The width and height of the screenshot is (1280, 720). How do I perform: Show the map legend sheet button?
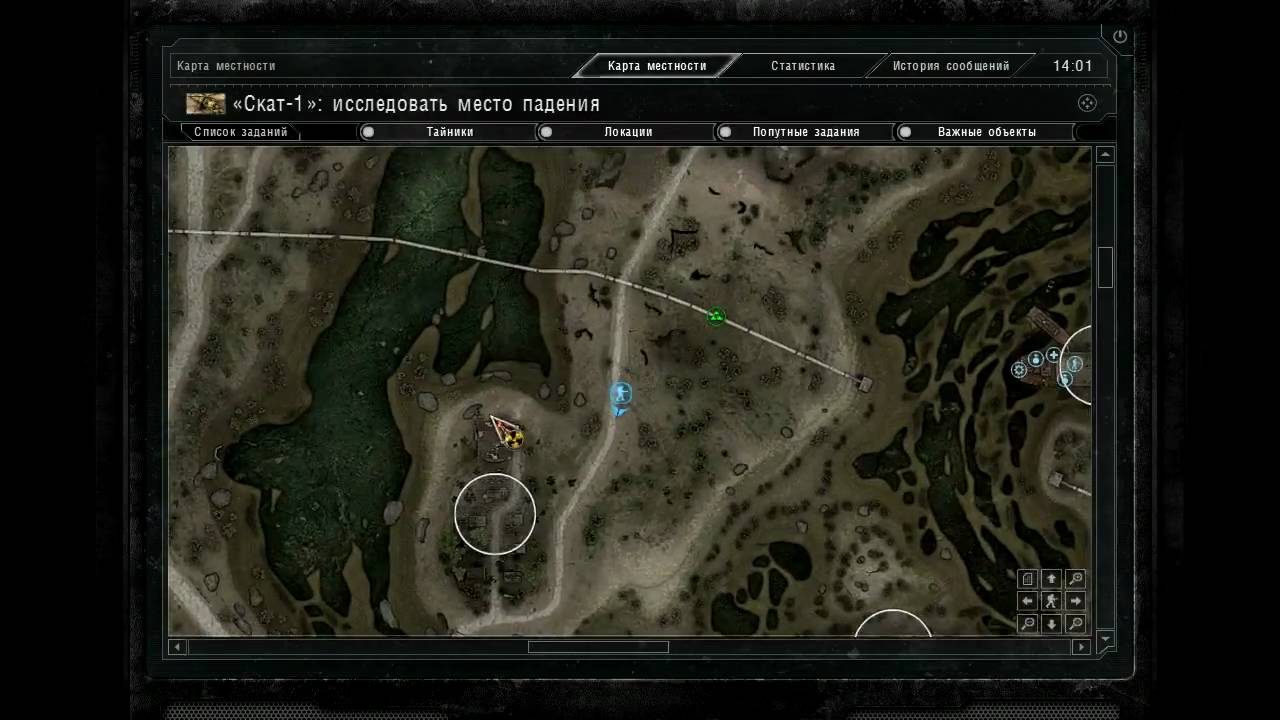(x=1027, y=578)
